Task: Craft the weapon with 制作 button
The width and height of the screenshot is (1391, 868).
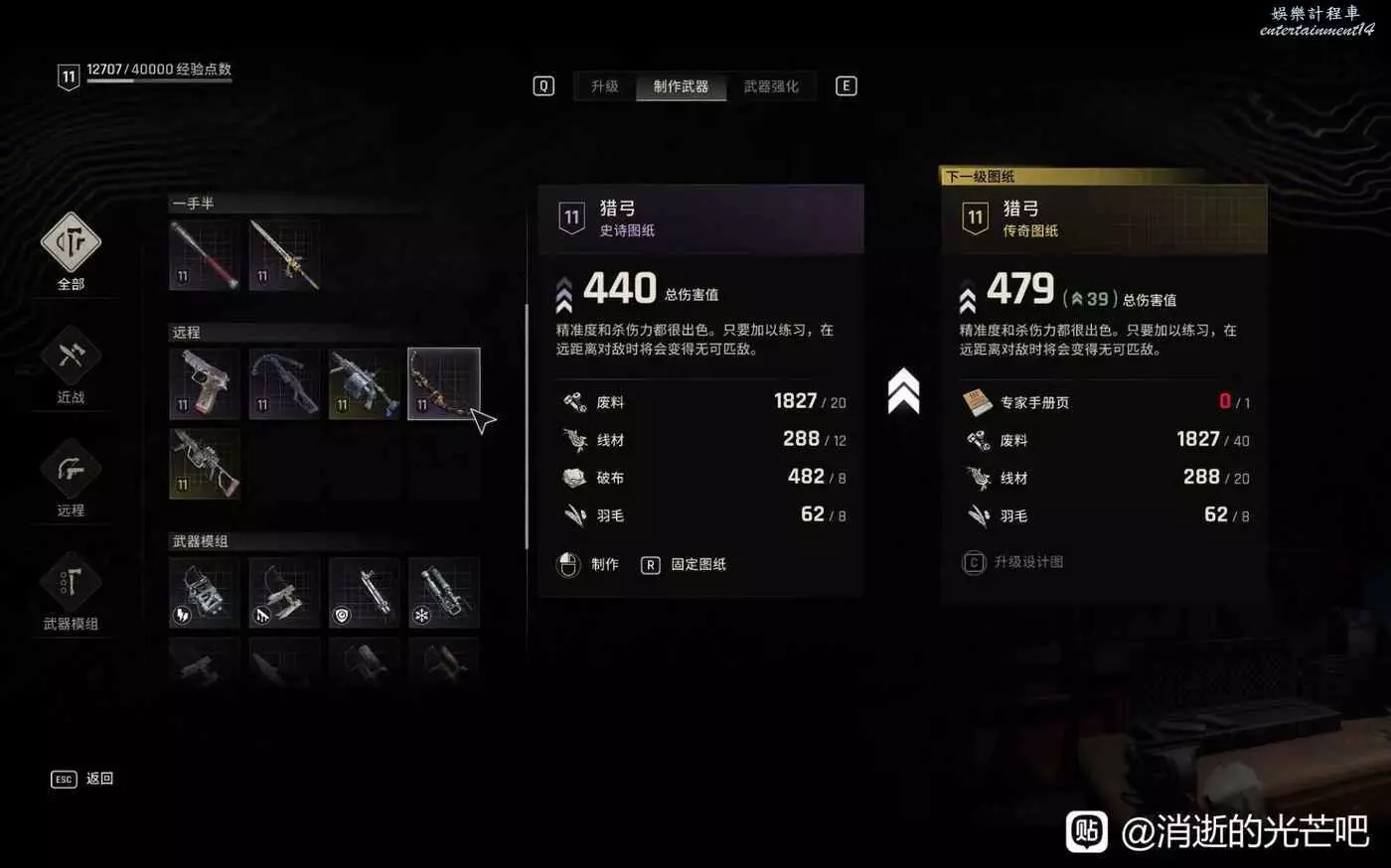Action: [588, 564]
